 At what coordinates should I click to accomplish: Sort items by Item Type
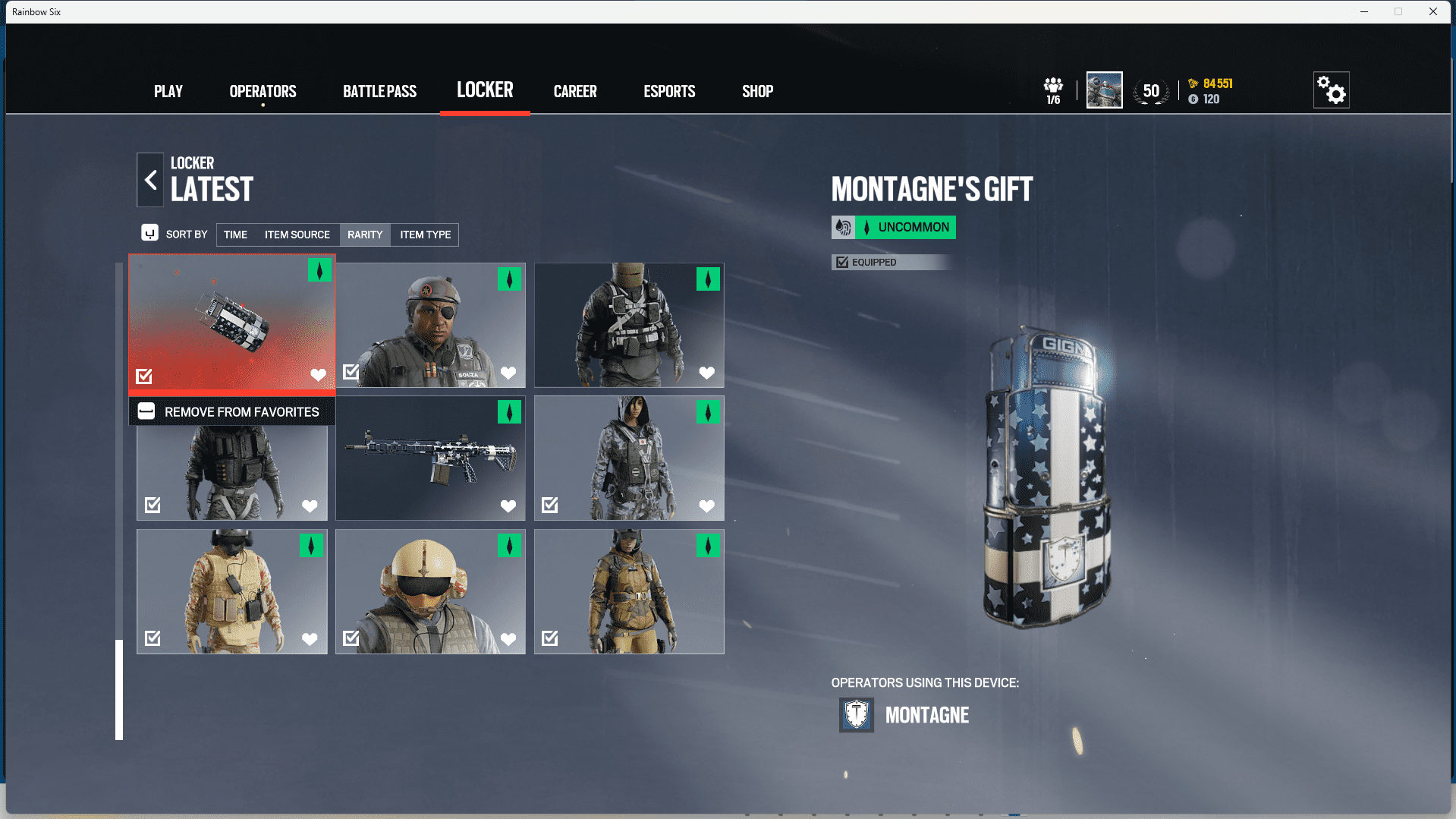coord(425,235)
